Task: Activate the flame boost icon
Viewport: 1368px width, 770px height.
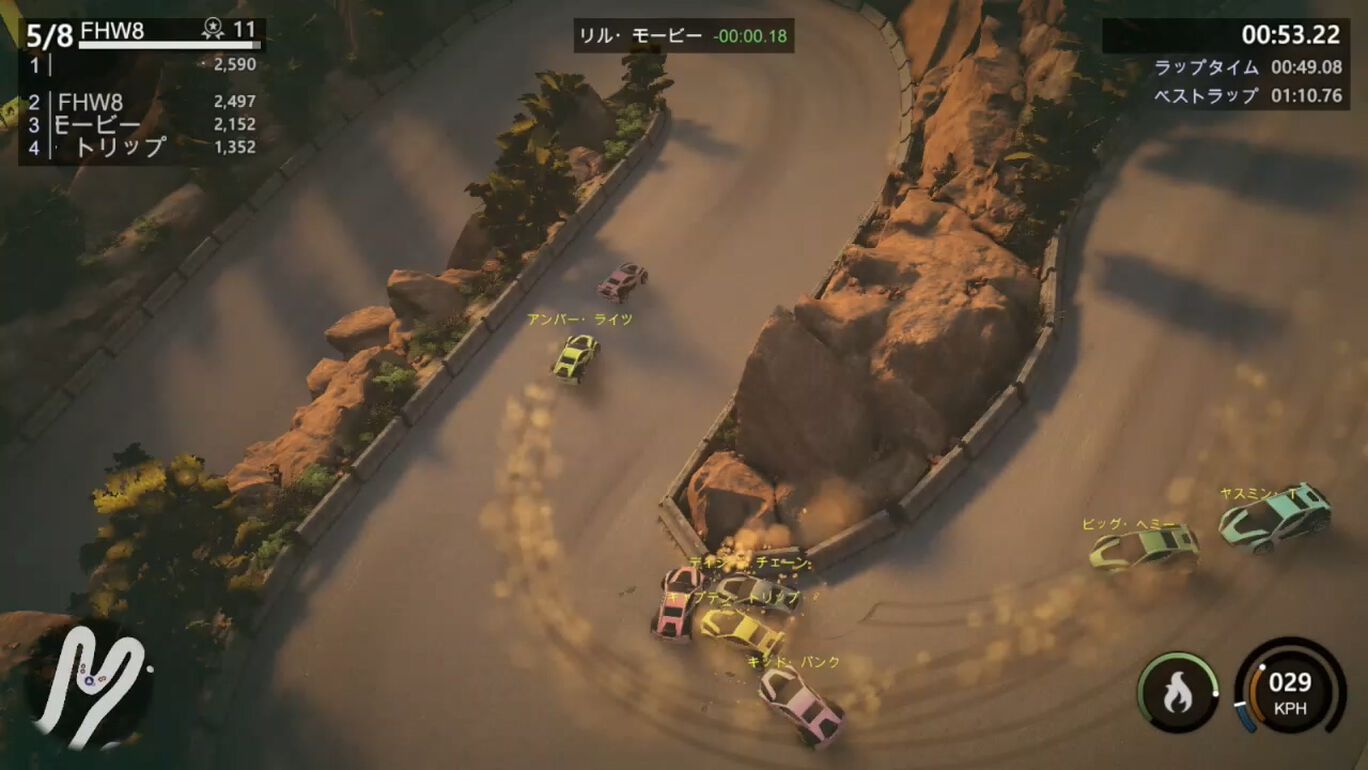Action: click(1177, 692)
